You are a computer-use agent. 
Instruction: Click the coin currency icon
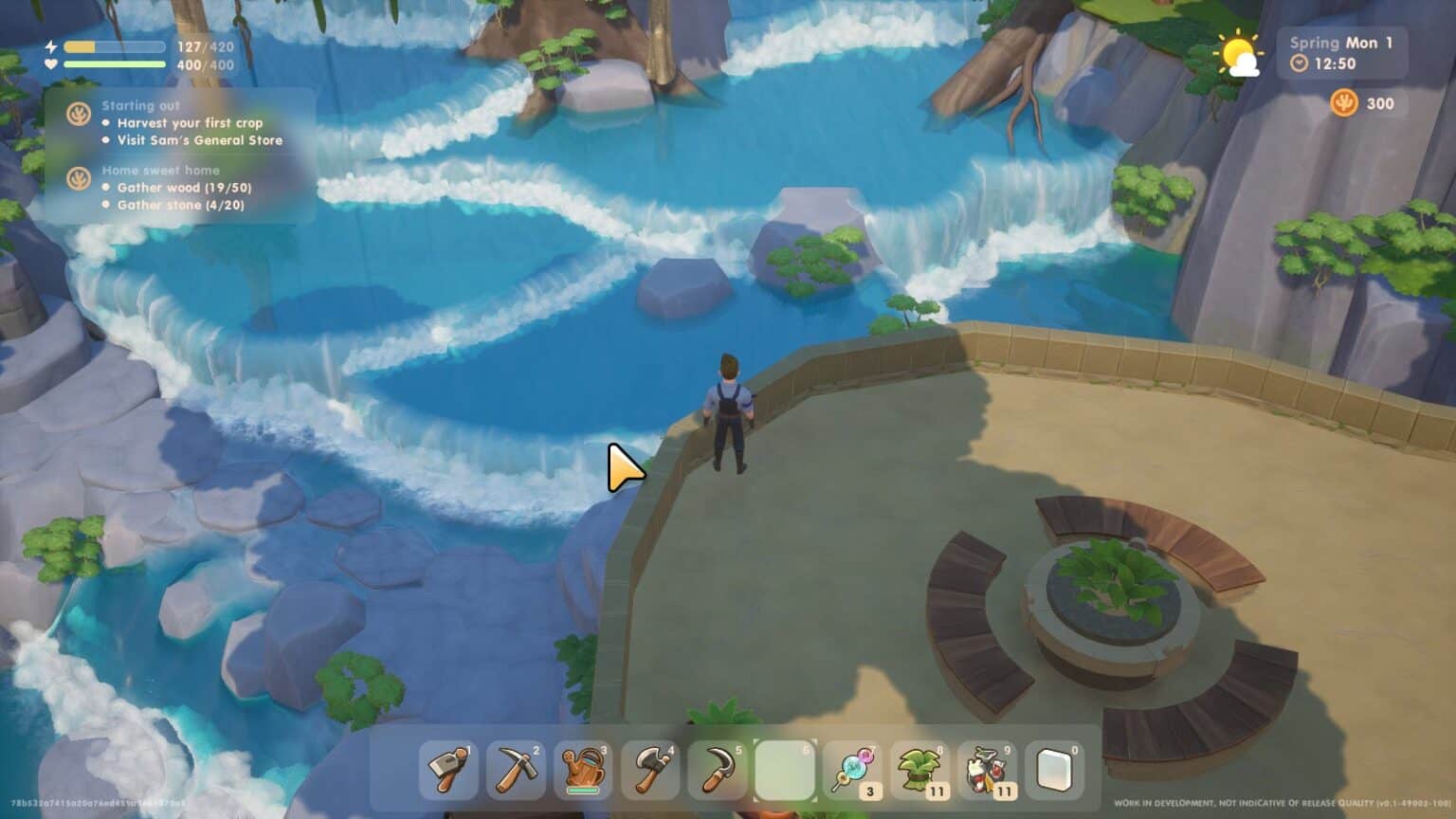point(1343,102)
